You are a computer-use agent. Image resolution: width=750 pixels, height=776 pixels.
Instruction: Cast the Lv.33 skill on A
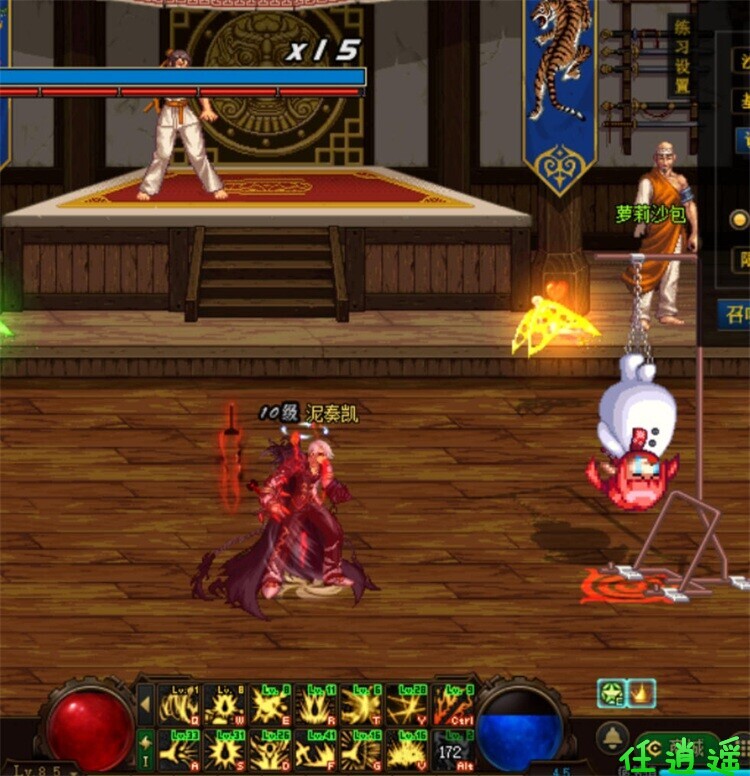(180, 749)
